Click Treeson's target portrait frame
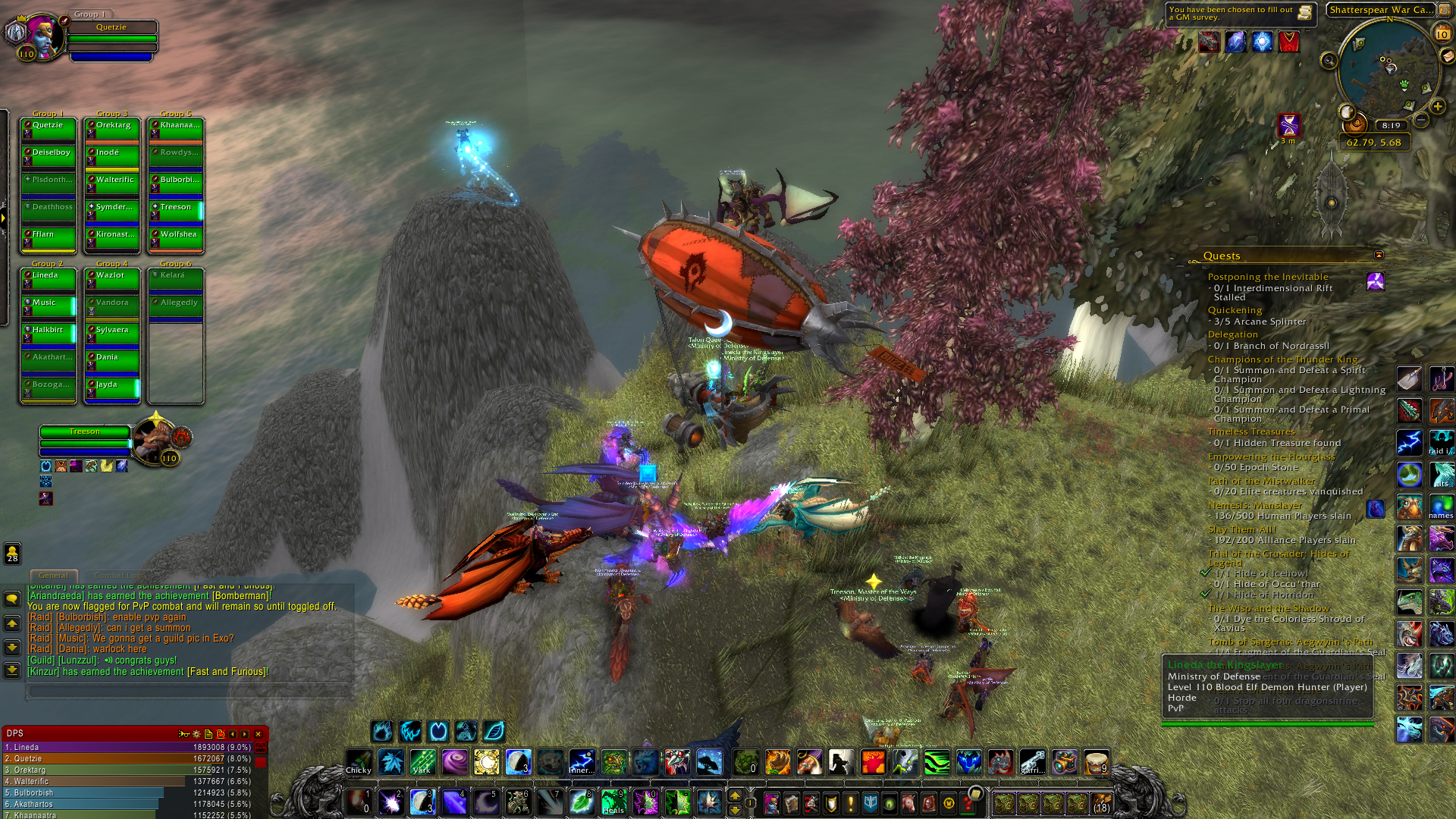 pos(155,440)
